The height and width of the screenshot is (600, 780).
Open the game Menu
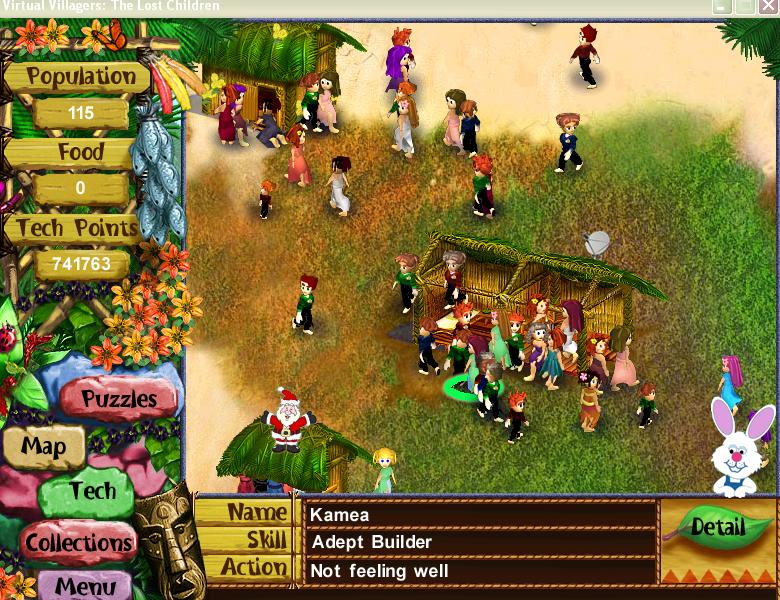click(92, 585)
